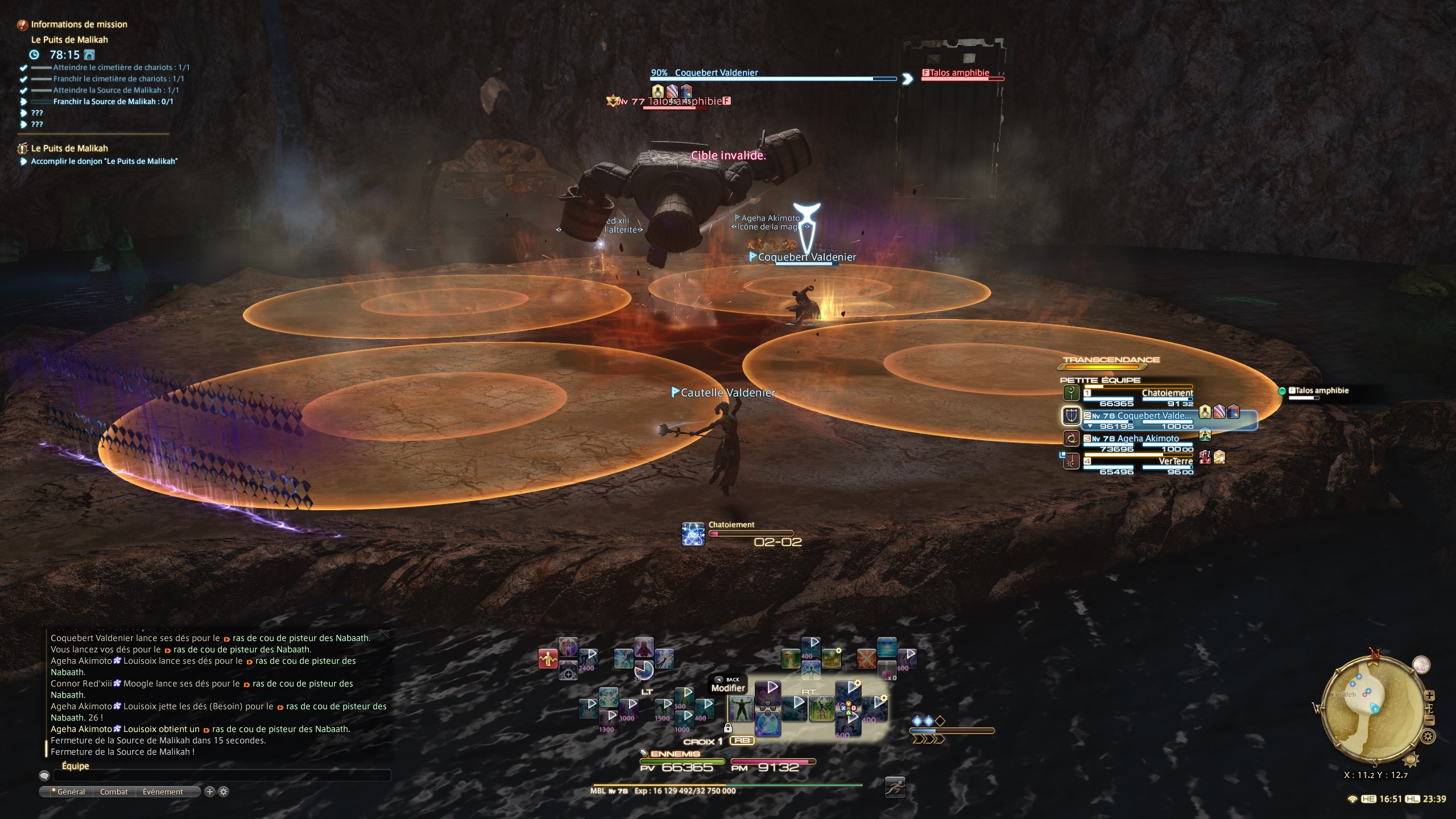This screenshot has height=819, width=1456.
Task: Switch to the Combat chat tab
Action: [x=114, y=792]
